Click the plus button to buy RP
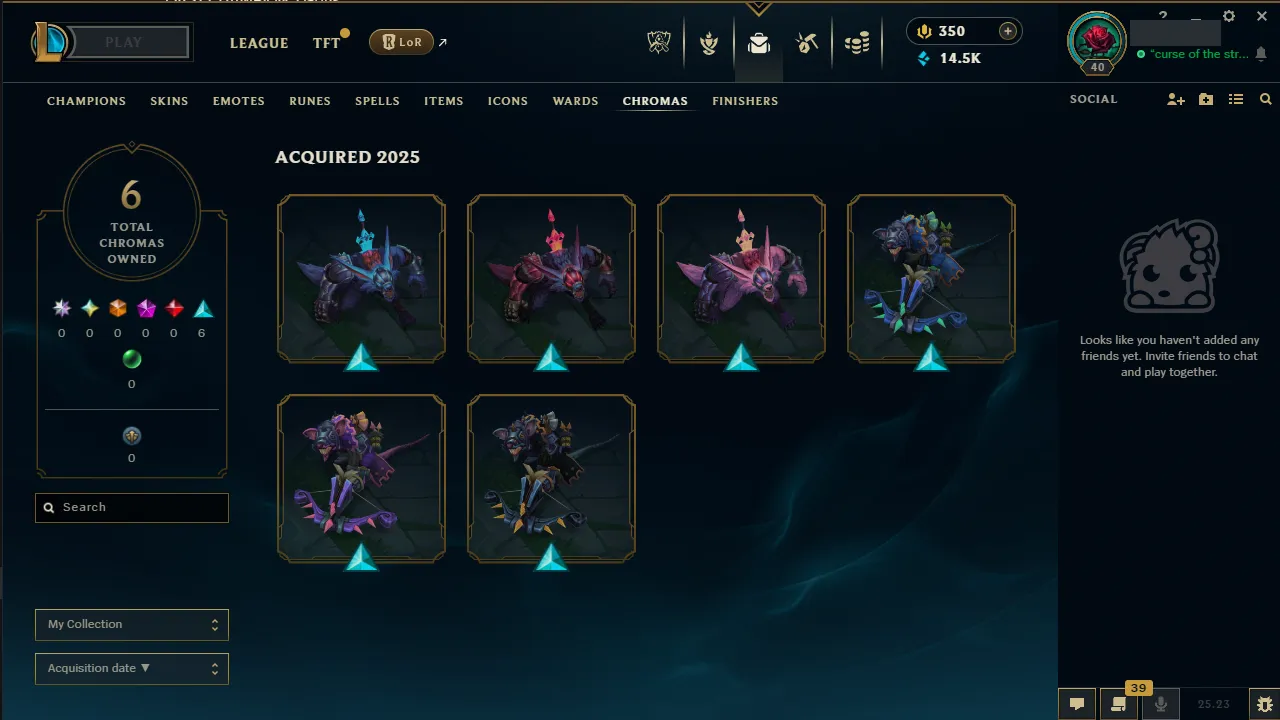 click(1009, 31)
